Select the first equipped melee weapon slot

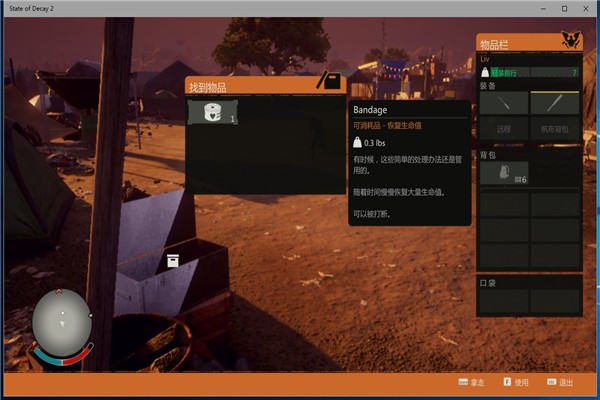(x=503, y=103)
